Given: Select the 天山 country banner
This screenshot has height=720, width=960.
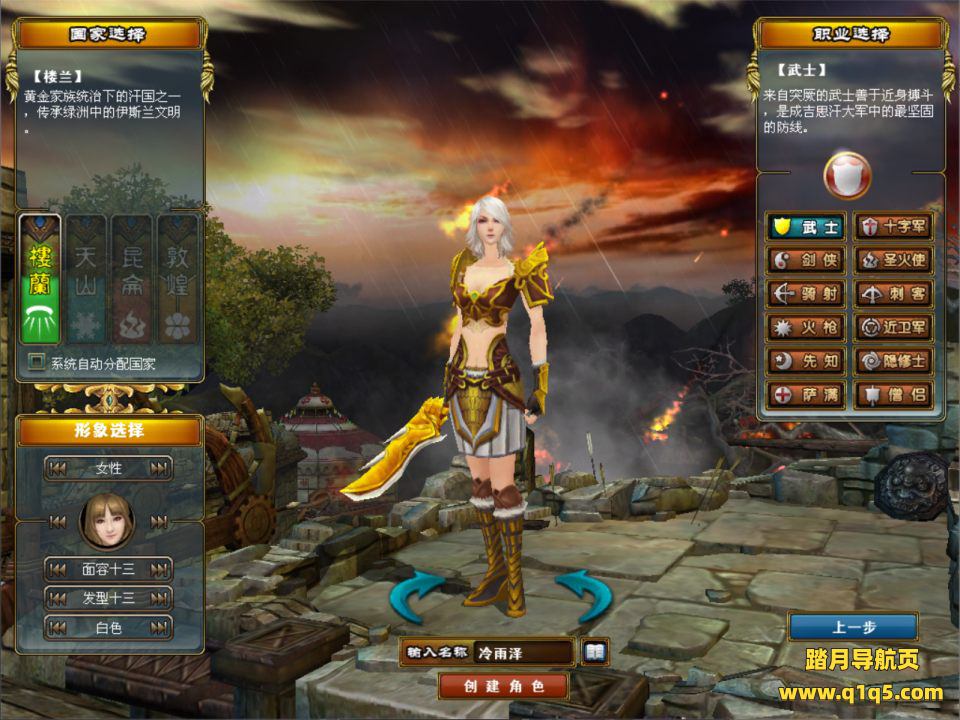Looking at the screenshot, I should coord(87,279).
